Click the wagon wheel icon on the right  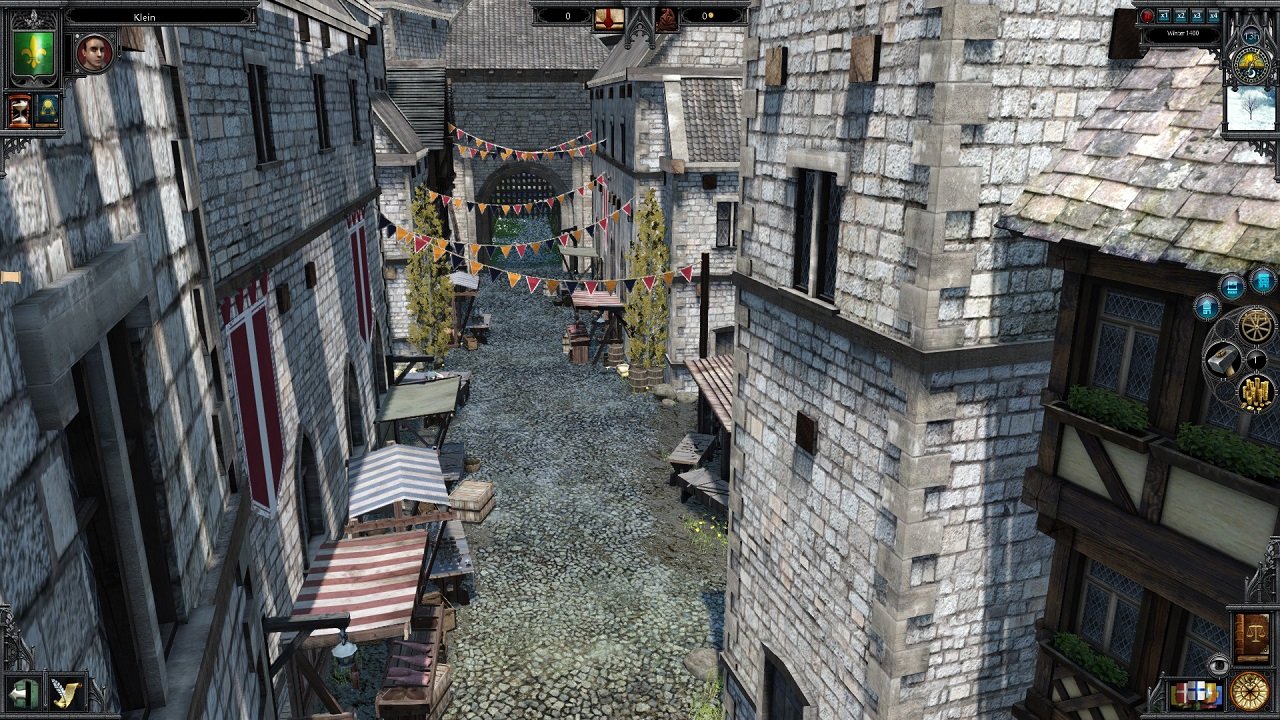tap(1255, 326)
